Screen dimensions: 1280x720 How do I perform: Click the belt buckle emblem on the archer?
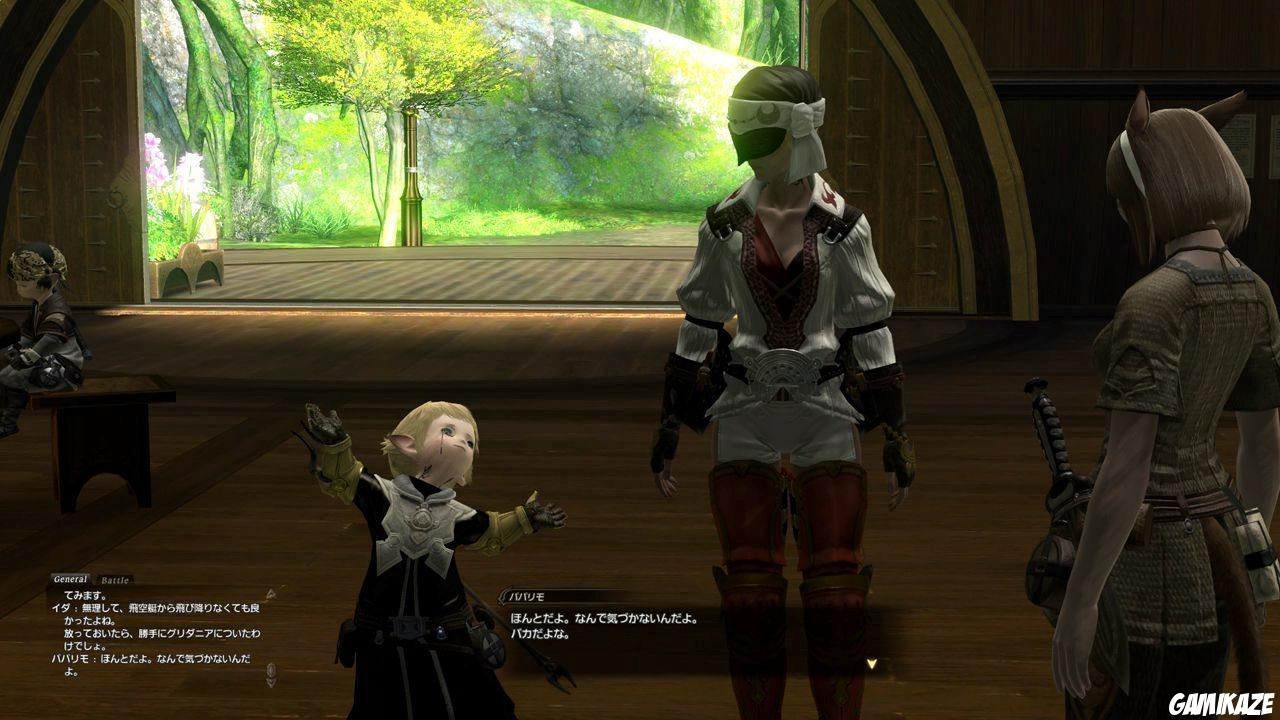coord(783,367)
